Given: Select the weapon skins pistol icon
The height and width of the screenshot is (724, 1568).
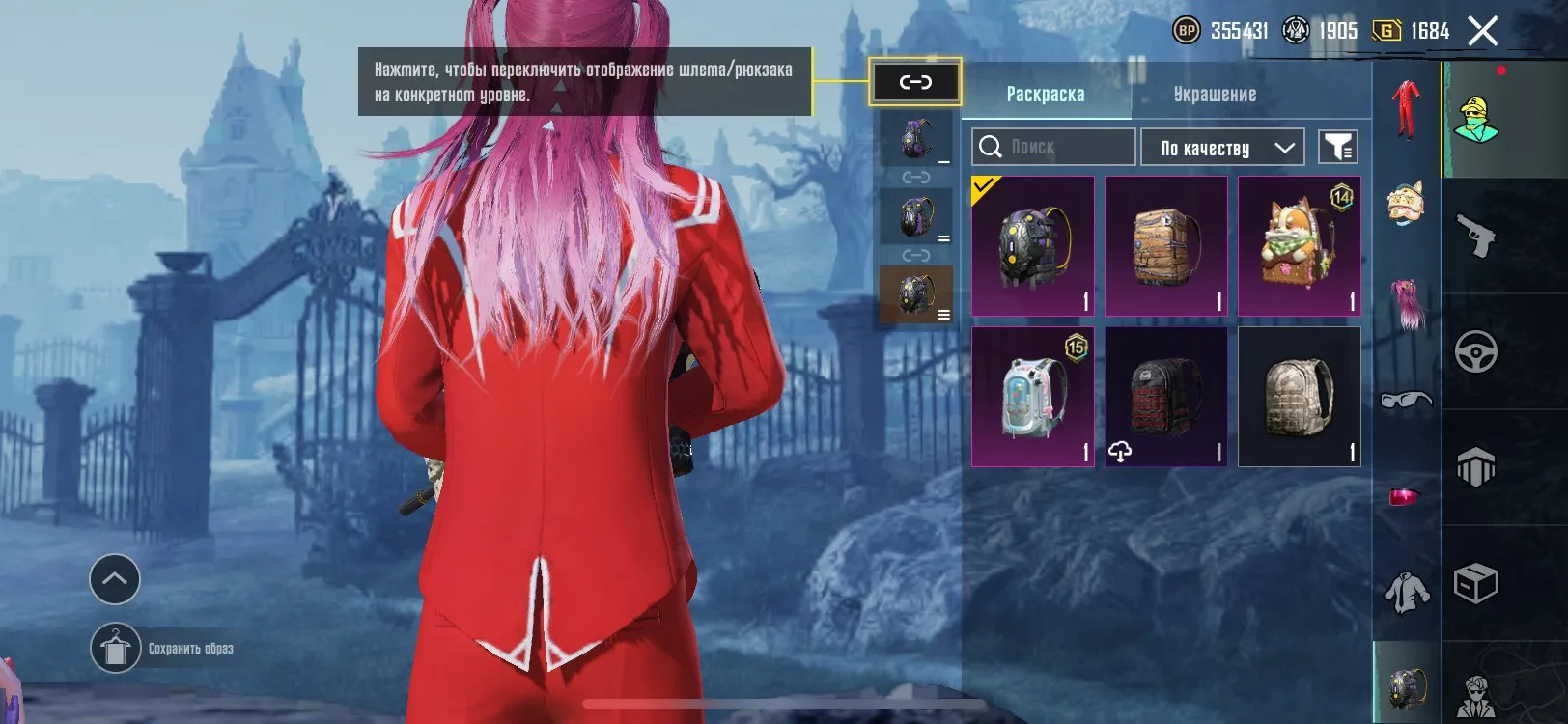Looking at the screenshot, I should pos(1476,235).
